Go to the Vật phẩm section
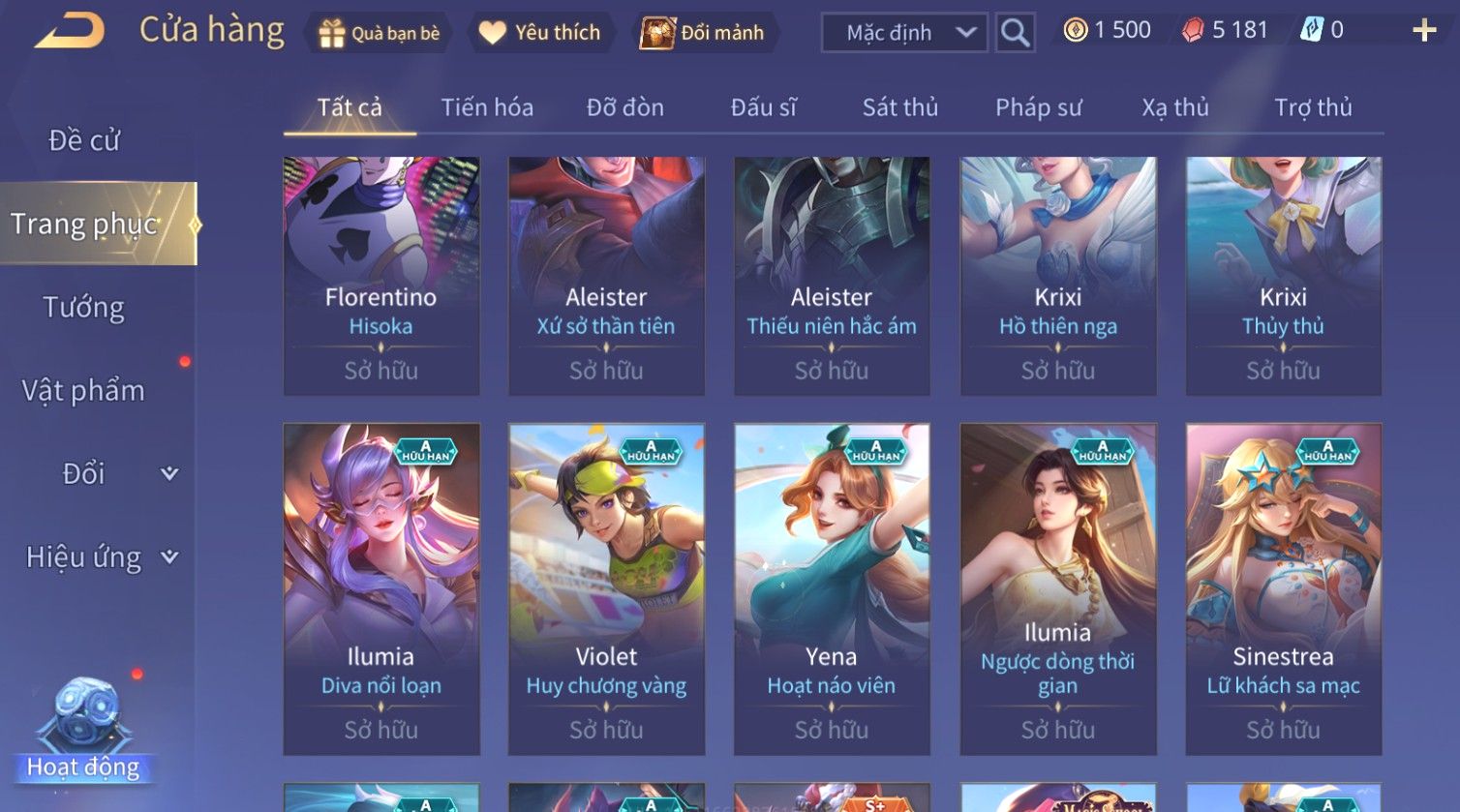 [84, 391]
